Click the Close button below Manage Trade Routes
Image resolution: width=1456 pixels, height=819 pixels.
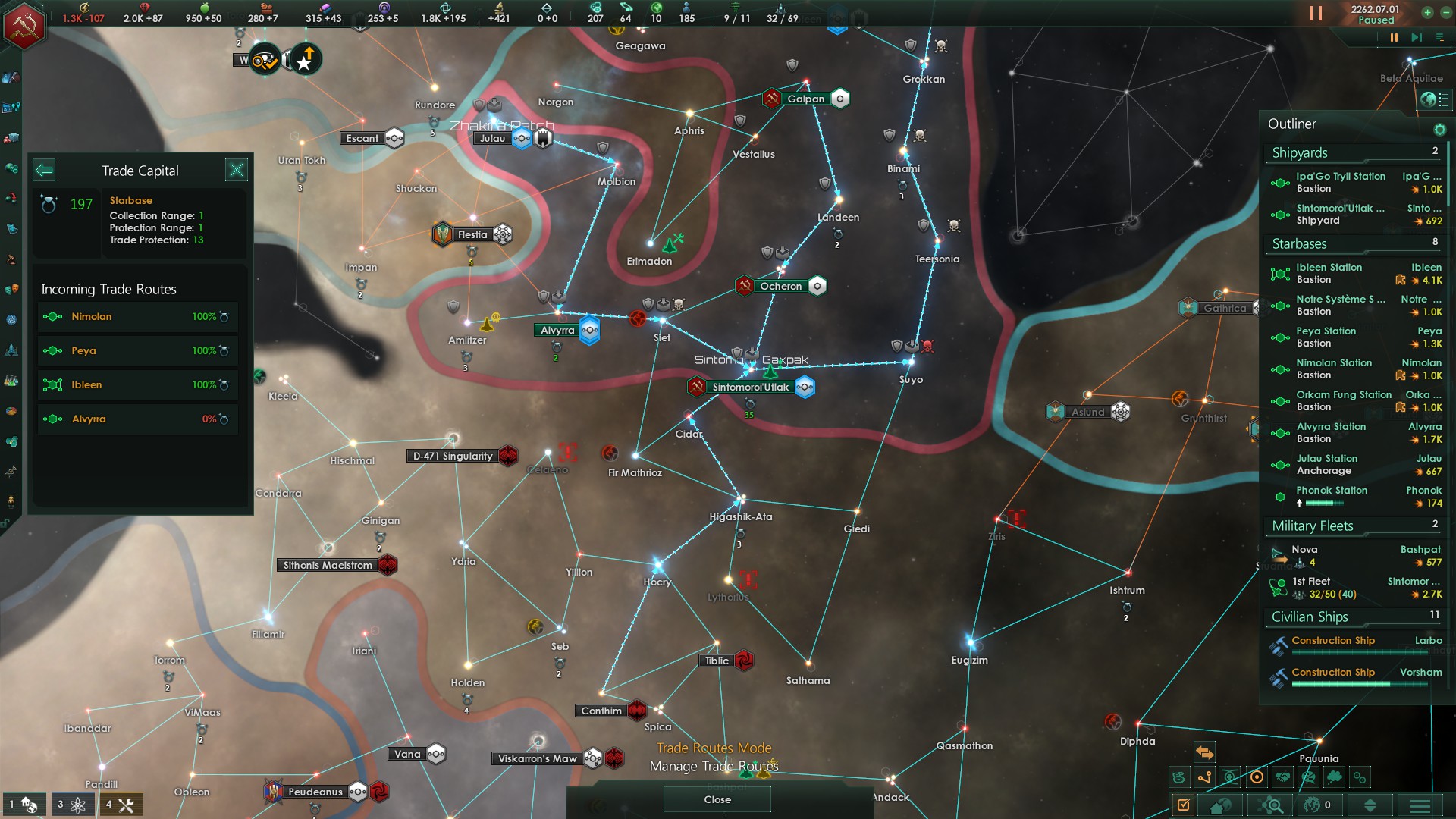(716, 799)
